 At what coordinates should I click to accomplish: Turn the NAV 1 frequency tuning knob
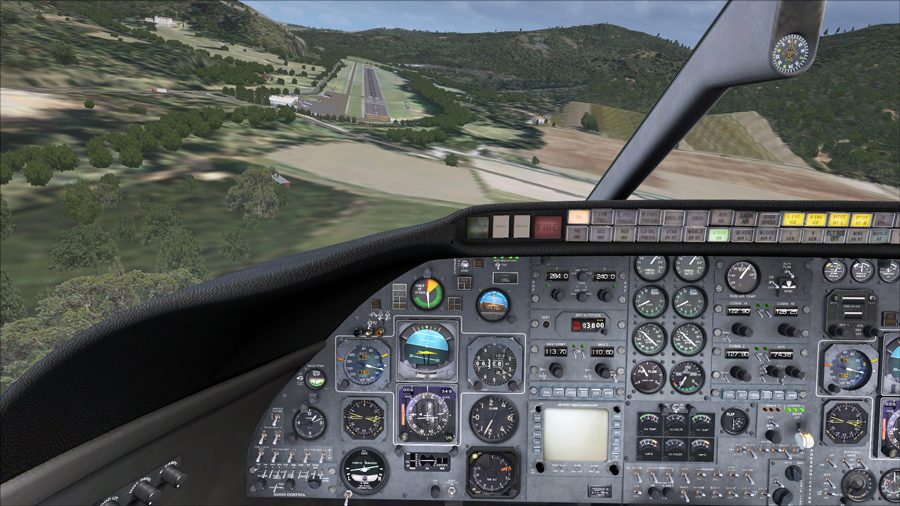click(557, 369)
